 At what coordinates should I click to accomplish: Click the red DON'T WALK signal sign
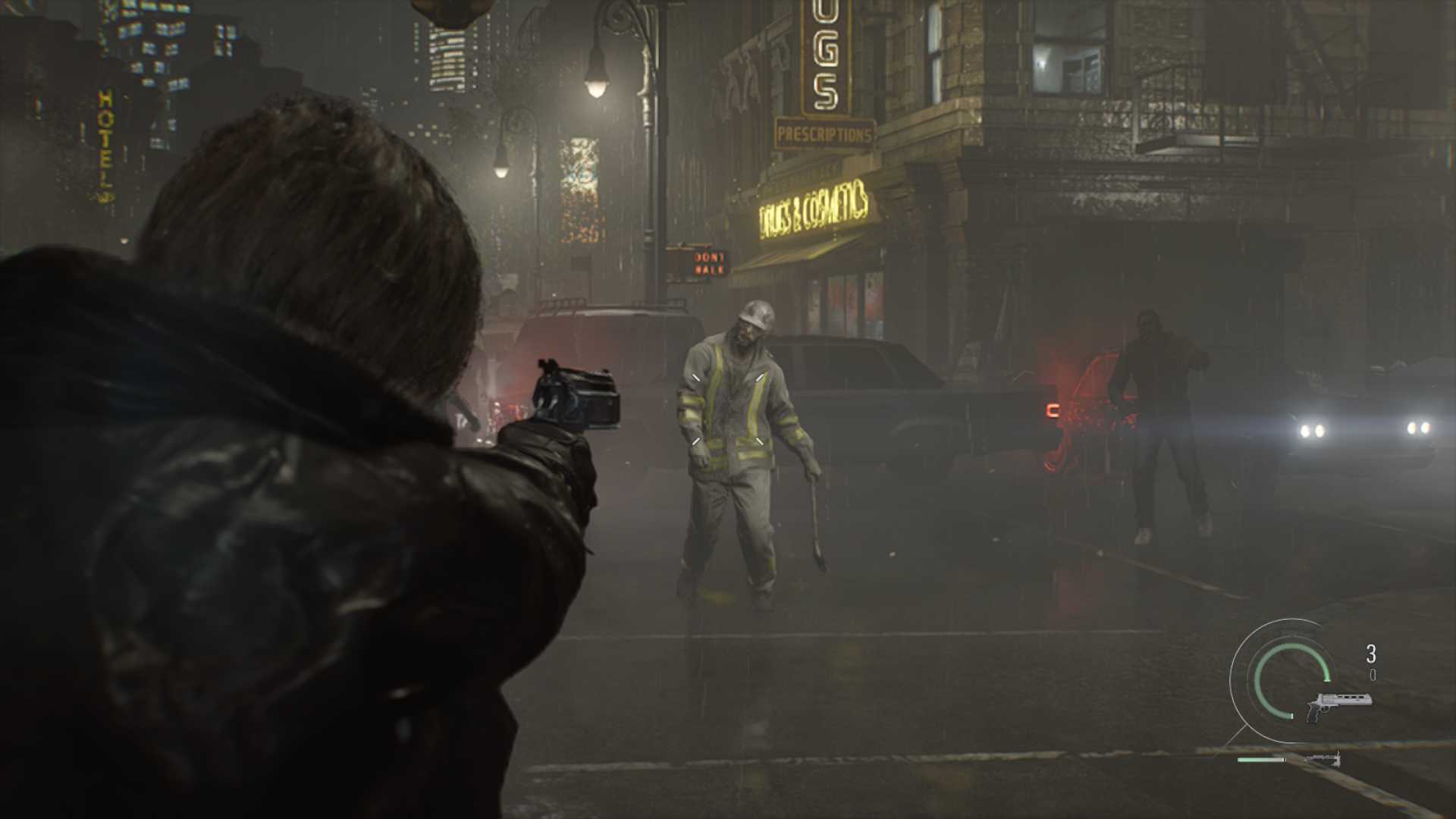709,264
